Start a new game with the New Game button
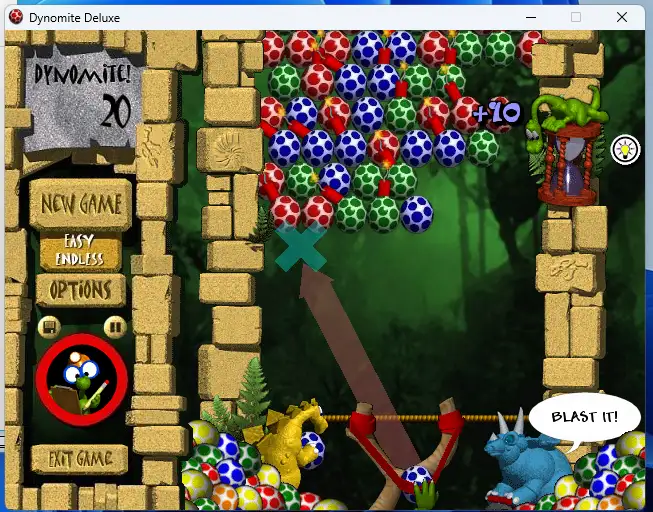This screenshot has height=512, width=653. tap(81, 205)
